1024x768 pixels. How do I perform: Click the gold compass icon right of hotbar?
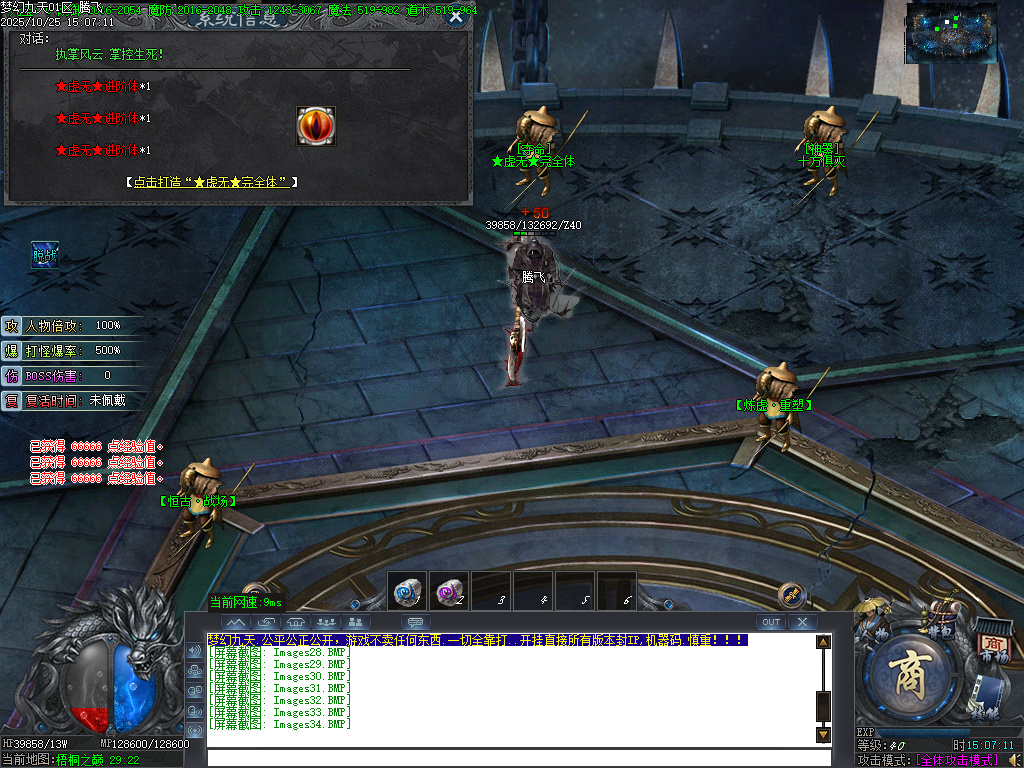792,595
